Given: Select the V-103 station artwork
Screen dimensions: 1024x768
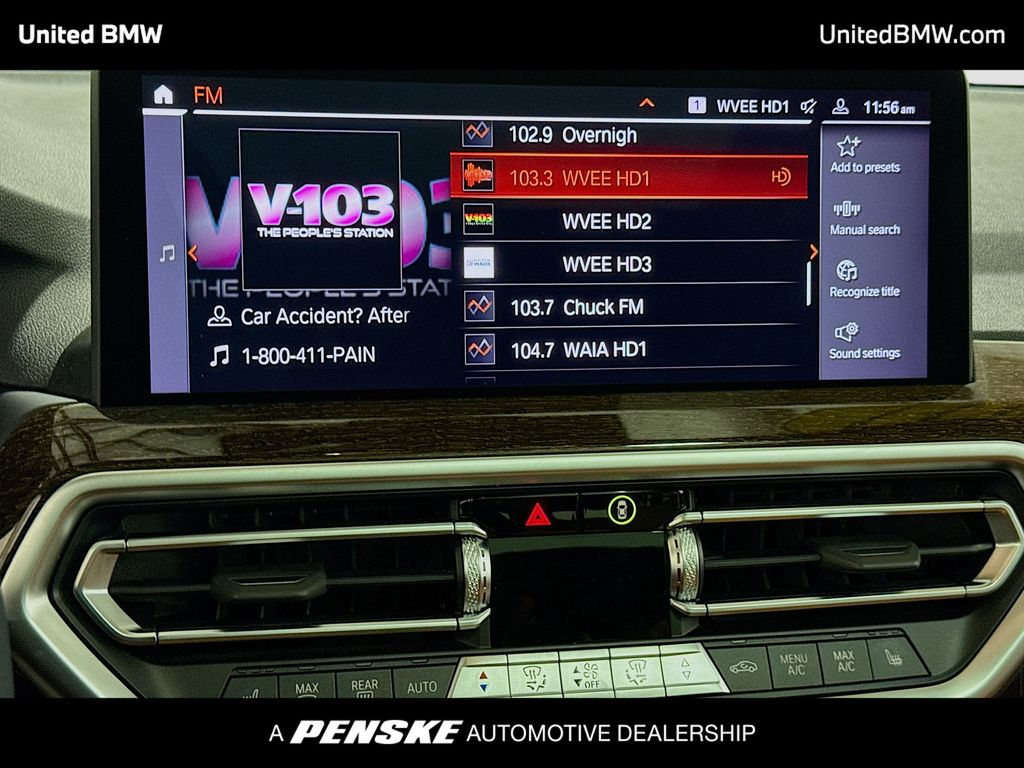Looking at the screenshot, I should tap(320, 210).
